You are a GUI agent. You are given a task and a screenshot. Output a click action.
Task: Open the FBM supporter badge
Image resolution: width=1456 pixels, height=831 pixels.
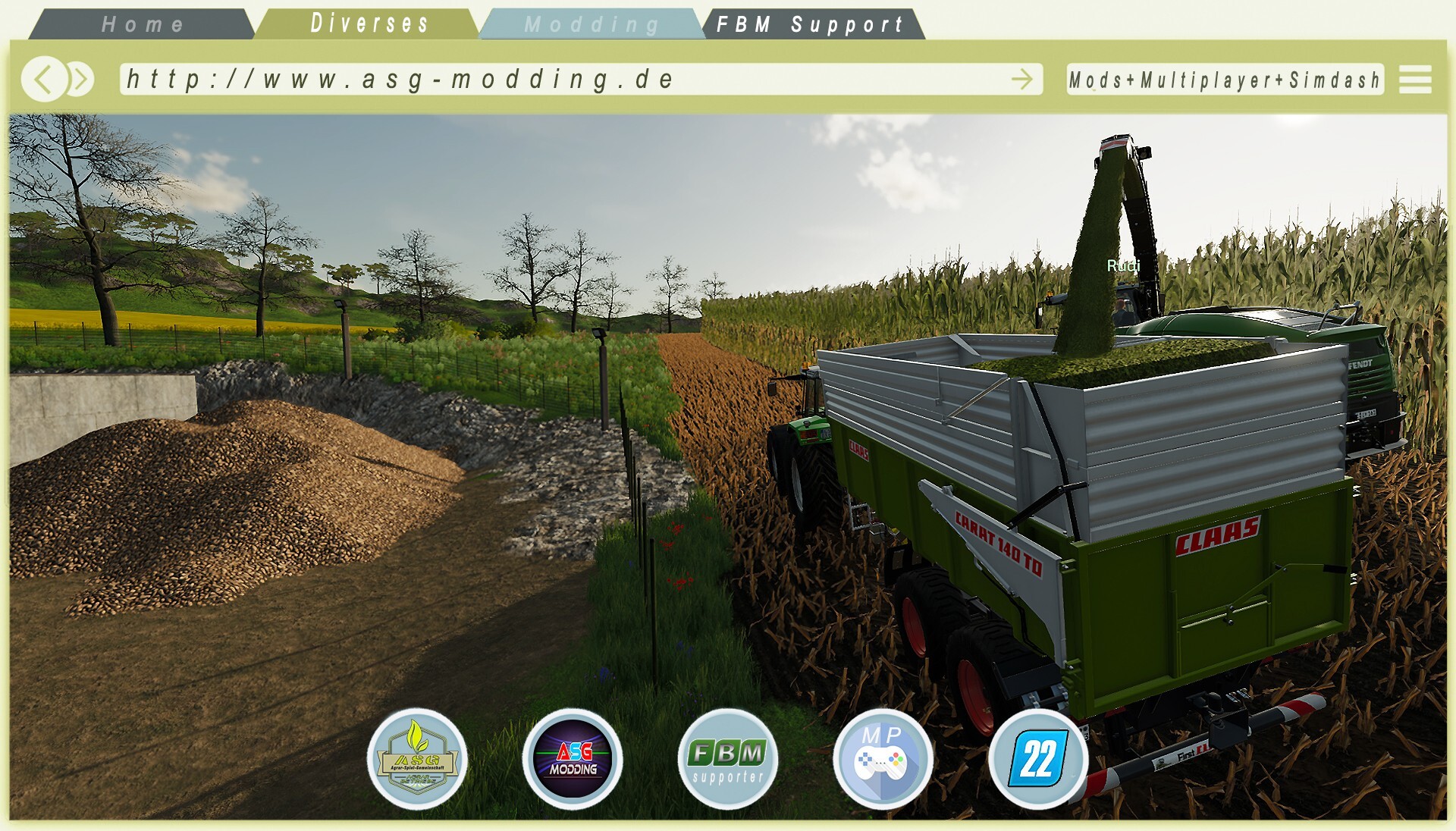(x=728, y=759)
